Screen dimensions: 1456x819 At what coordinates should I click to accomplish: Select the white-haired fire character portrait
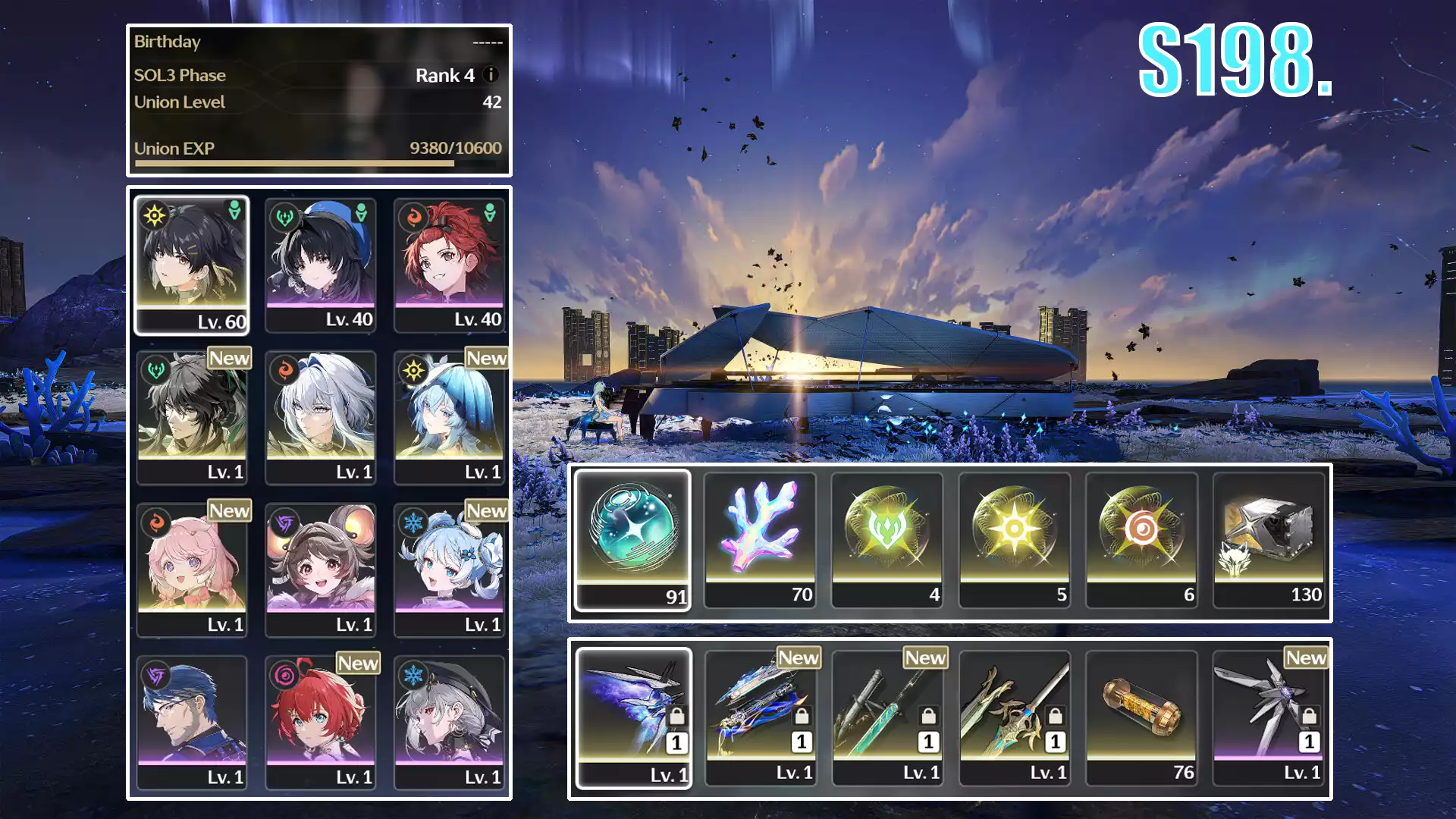click(321, 417)
